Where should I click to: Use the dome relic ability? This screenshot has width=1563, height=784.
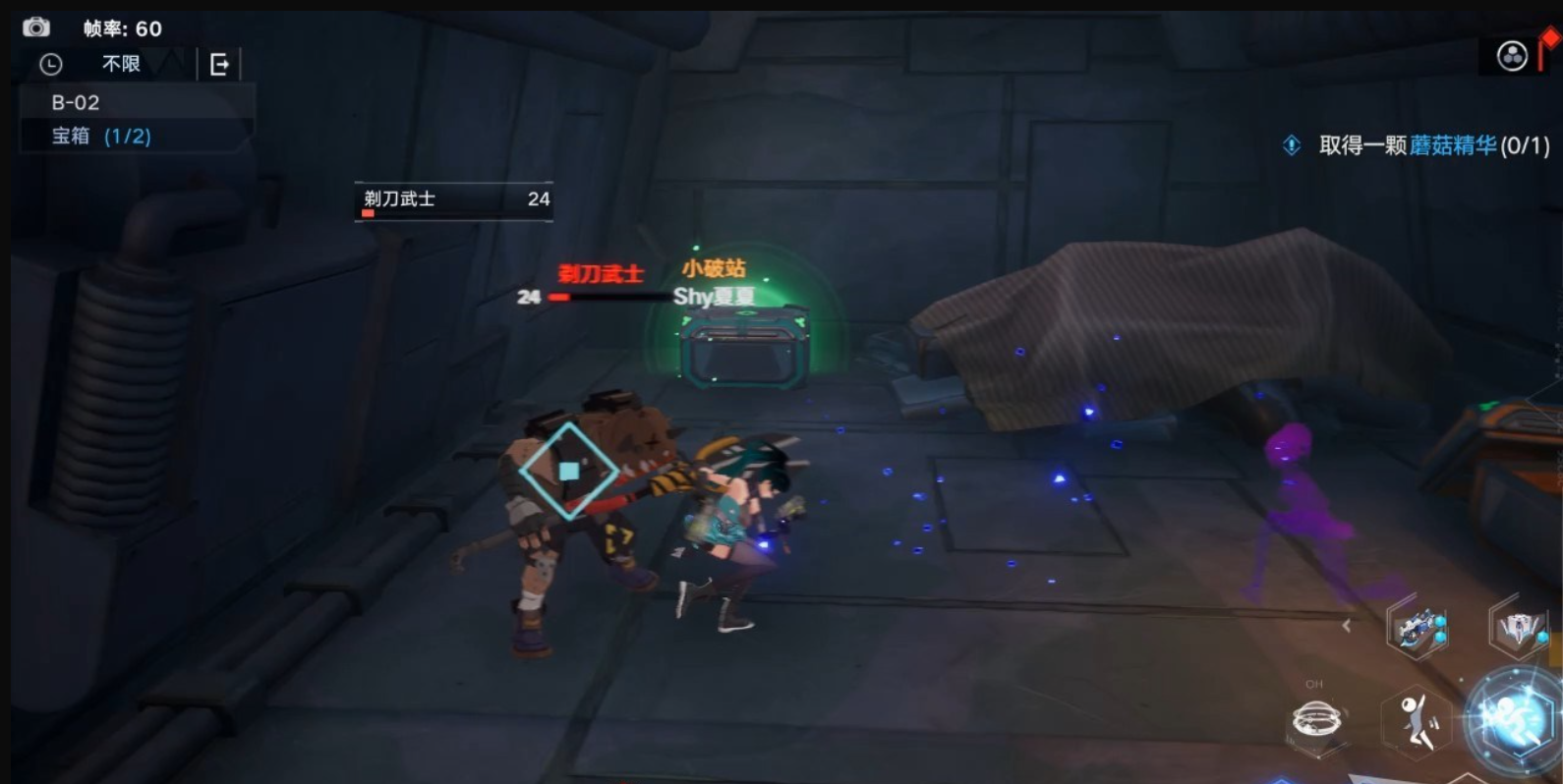tap(1316, 722)
